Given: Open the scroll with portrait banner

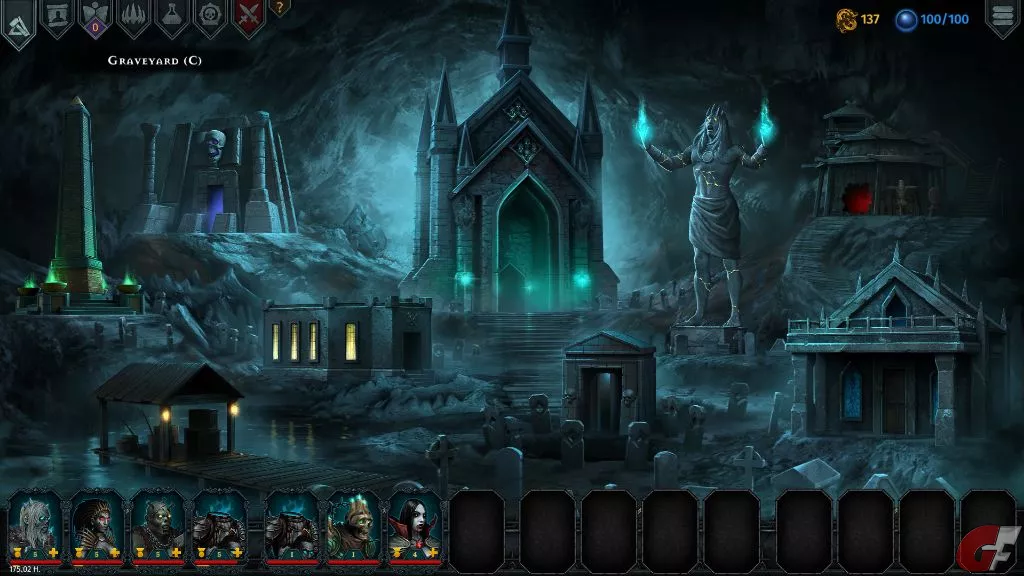Looking at the screenshot, I should (56, 17).
